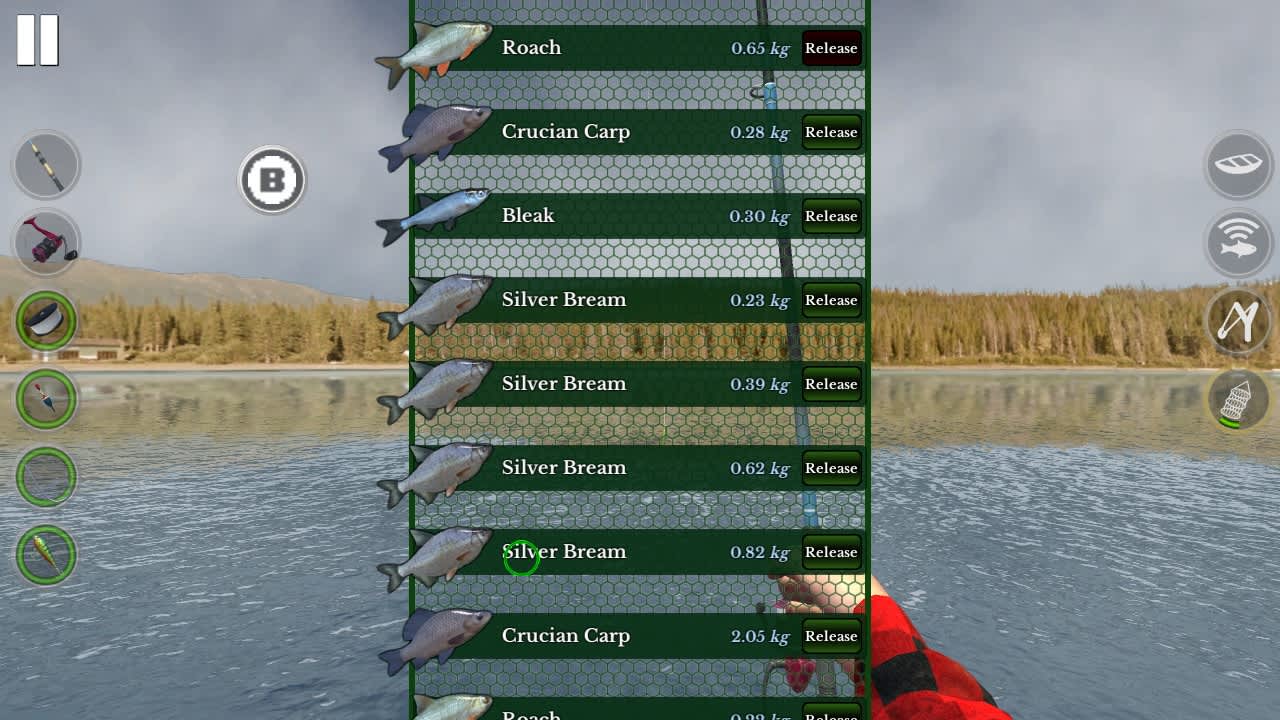Select the fishing rod icon
The height and width of the screenshot is (720, 1280).
(x=45, y=165)
